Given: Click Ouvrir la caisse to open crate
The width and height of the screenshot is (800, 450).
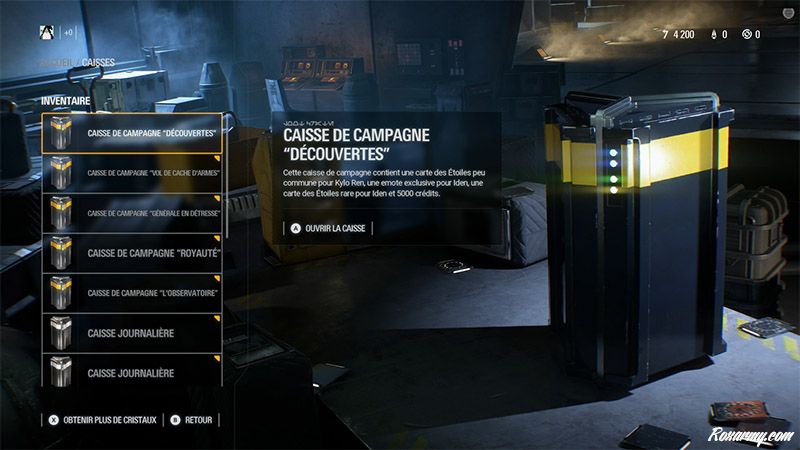Looking at the screenshot, I should (328, 228).
